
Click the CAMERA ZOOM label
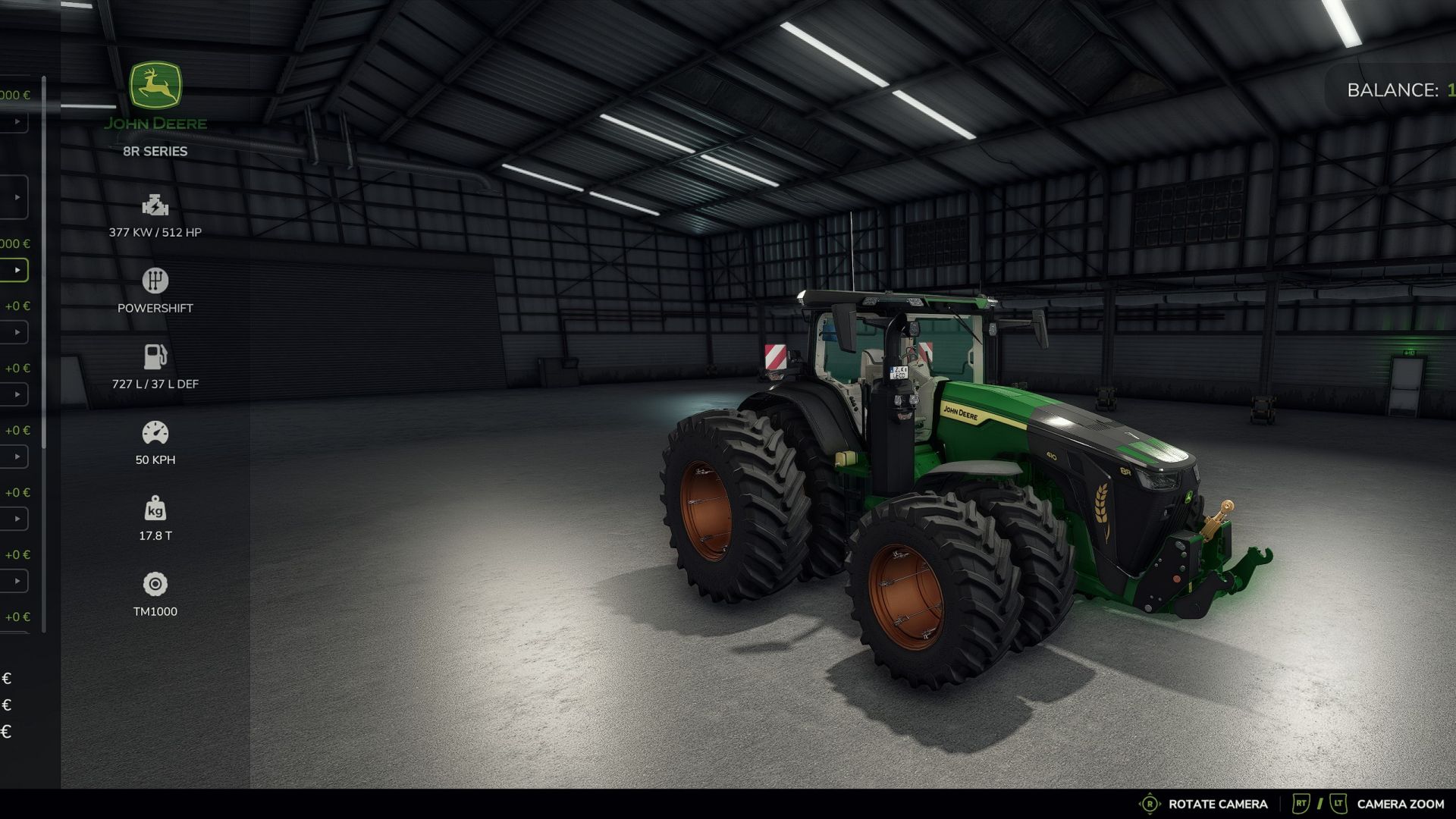click(x=1400, y=803)
